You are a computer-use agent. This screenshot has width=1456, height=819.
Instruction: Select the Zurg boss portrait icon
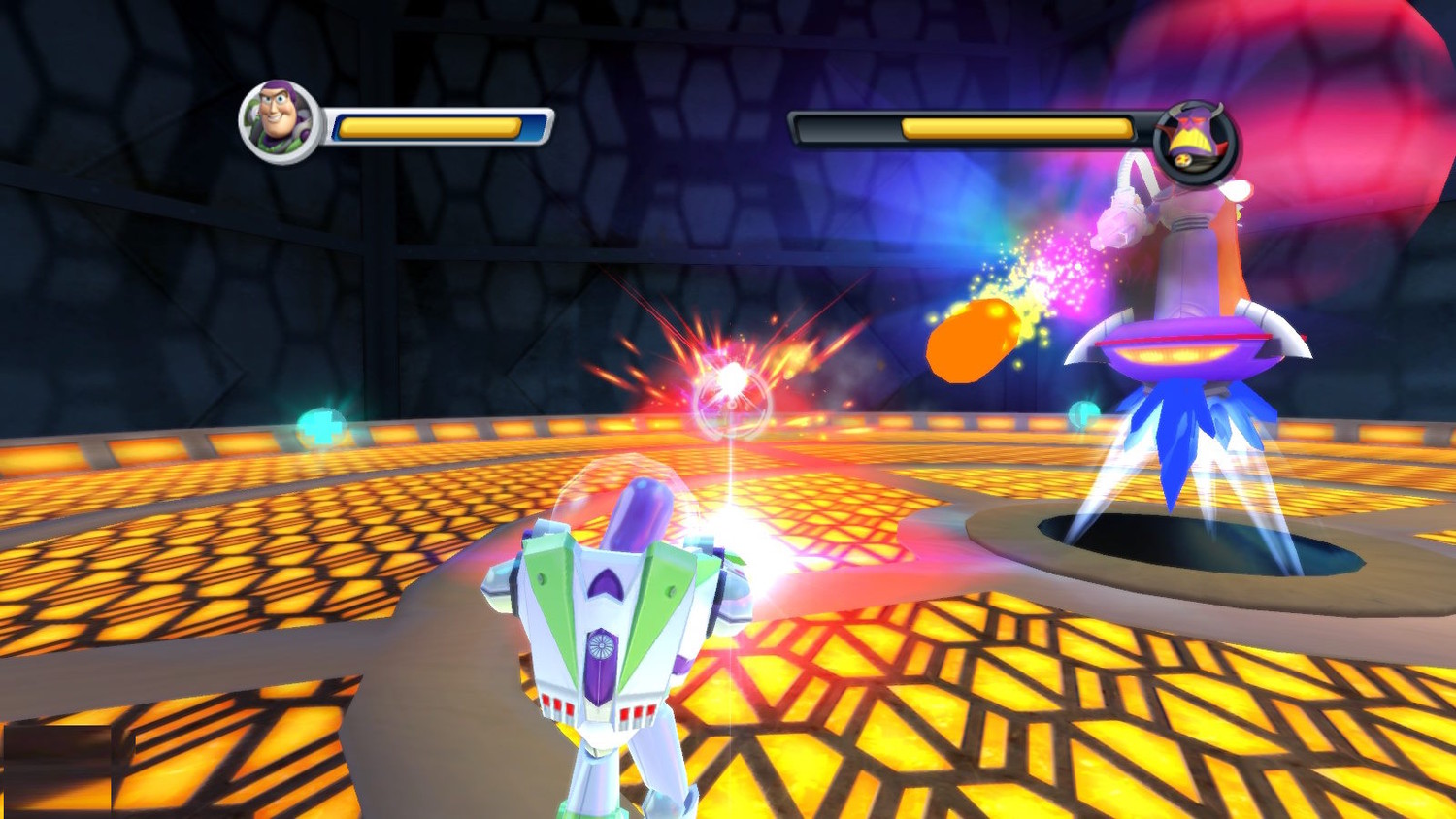(1196, 144)
